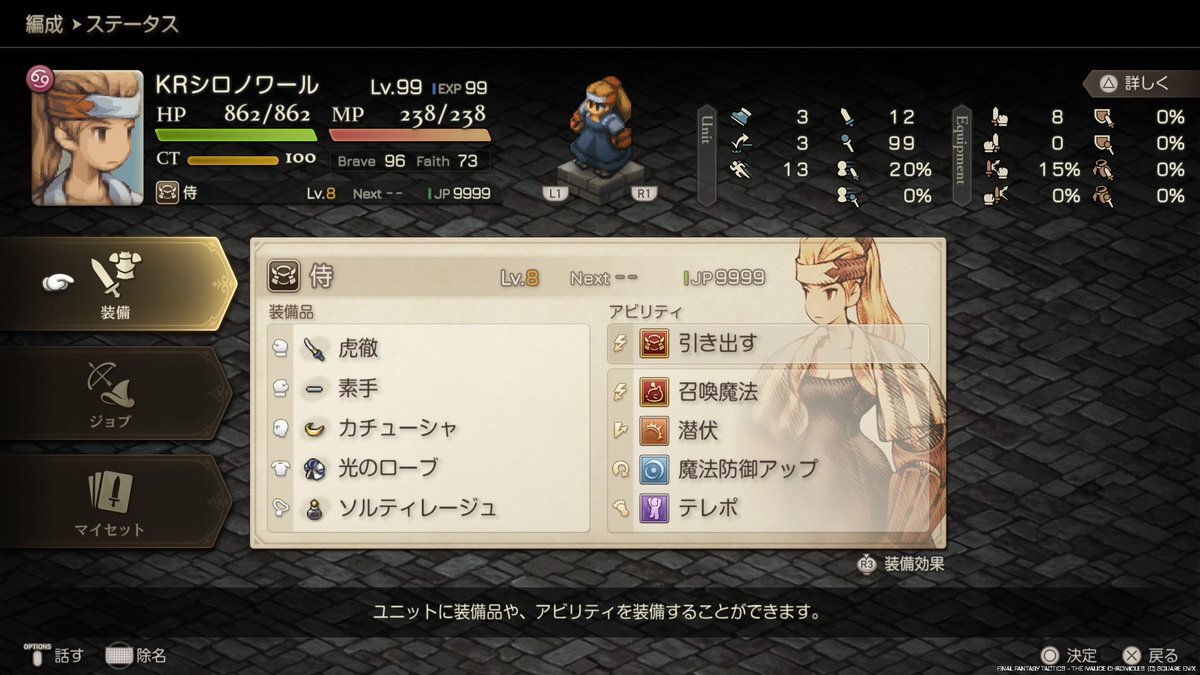Viewport: 1200px width, 675px height.
Task: Choose the 引き出す action ability
Action: 768,344
